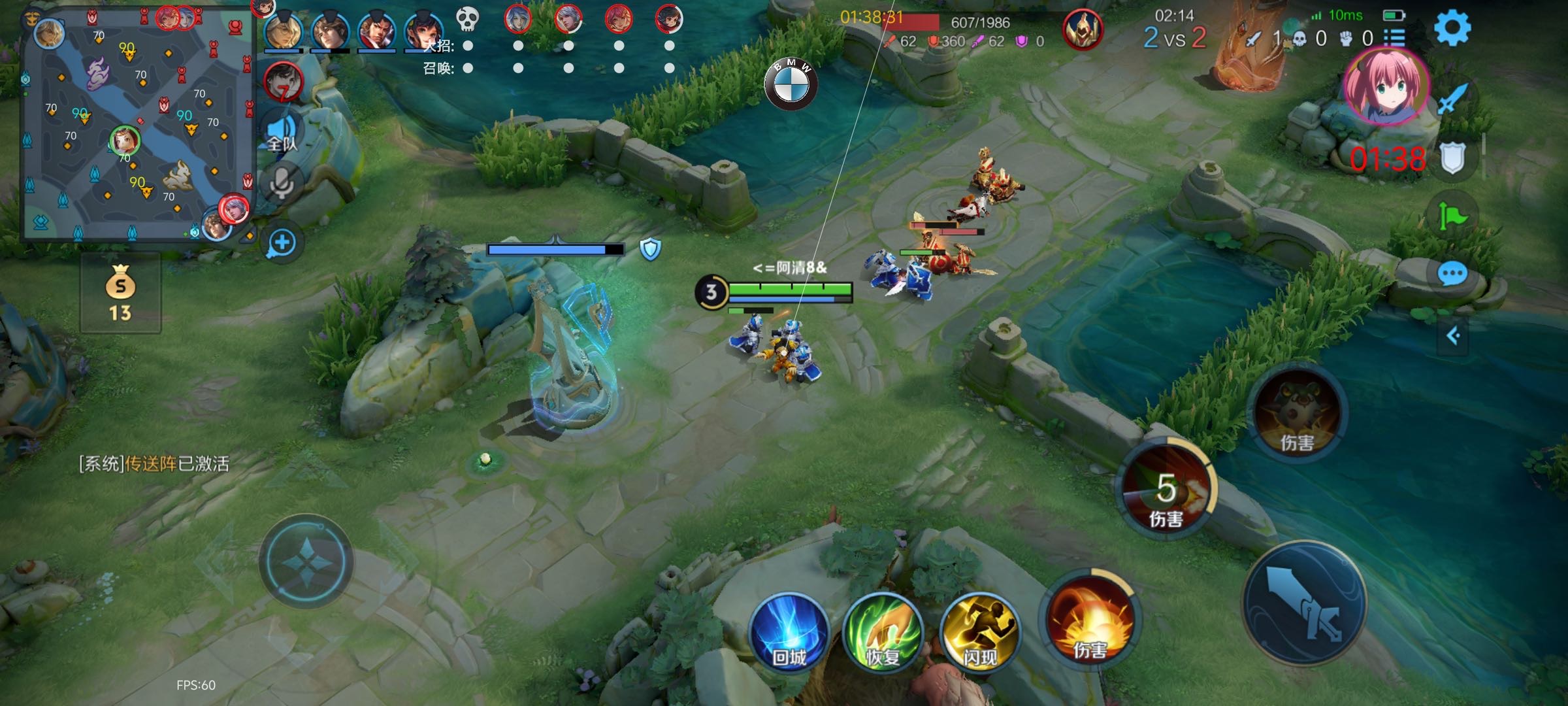The height and width of the screenshot is (706, 1568).
Task: Activate the topmost creature-faced 伤害 skill
Action: point(1298,413)
